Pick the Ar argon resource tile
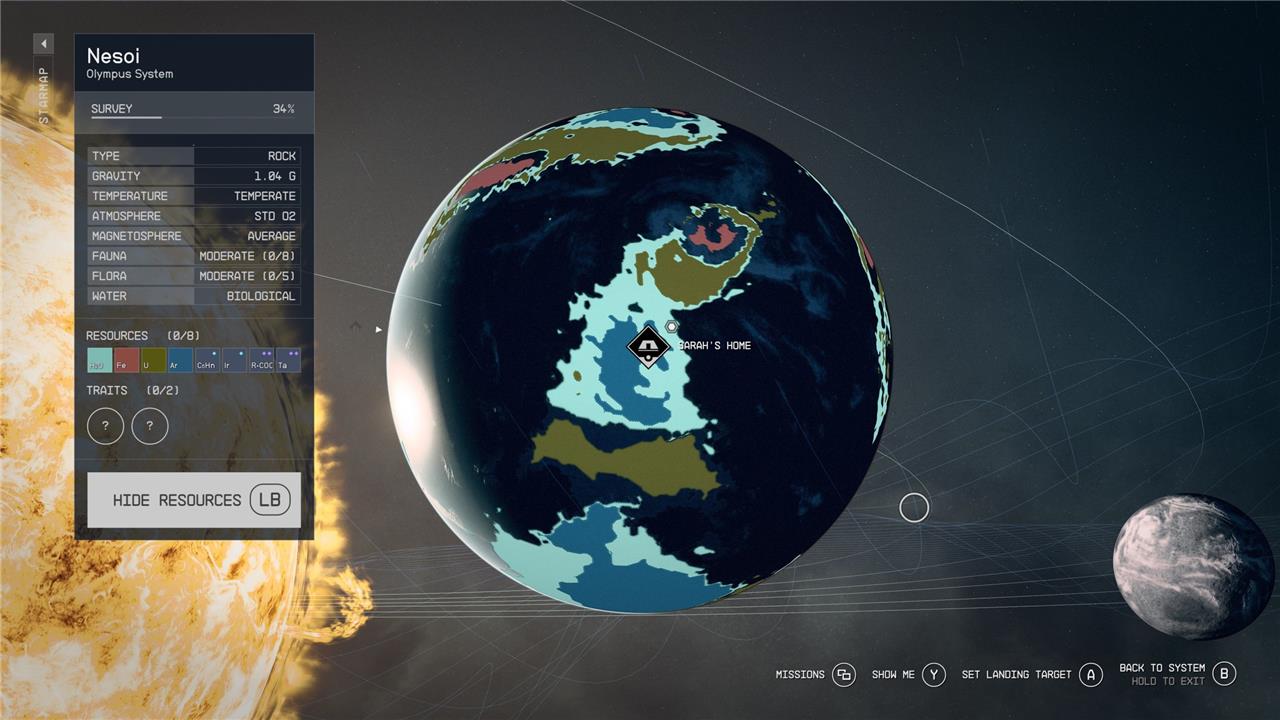 pos(180,360)
